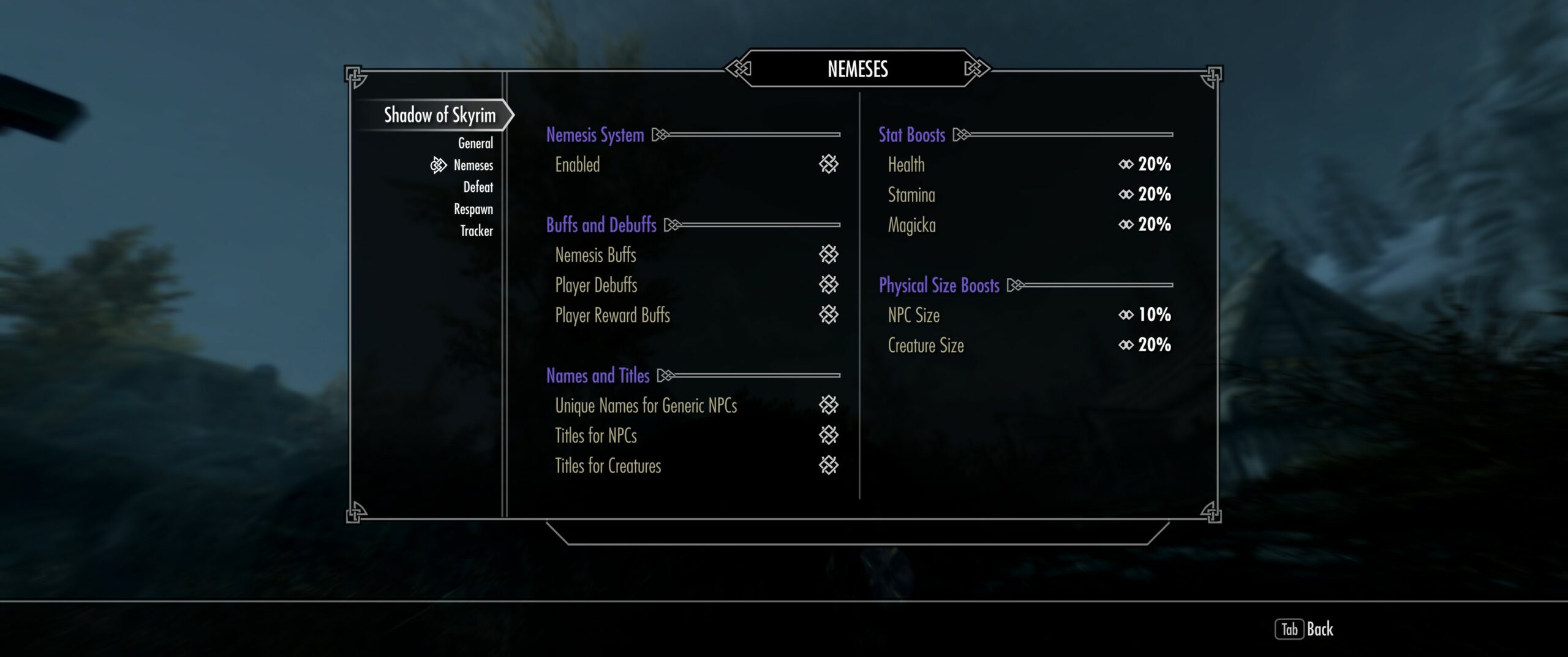Viewport: 1568px width, 657px height.
Task: Switch to the Defeat page
Action: [x=478, y=187]
